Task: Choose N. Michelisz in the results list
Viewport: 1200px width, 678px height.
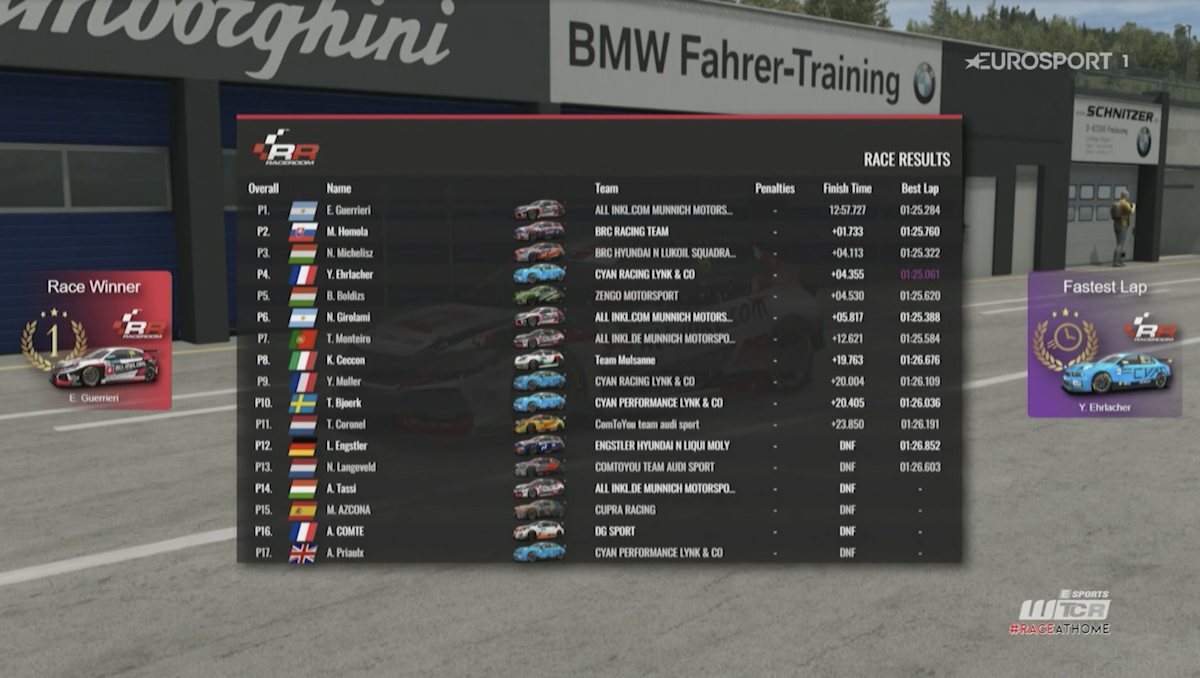Action: point(599,253)
